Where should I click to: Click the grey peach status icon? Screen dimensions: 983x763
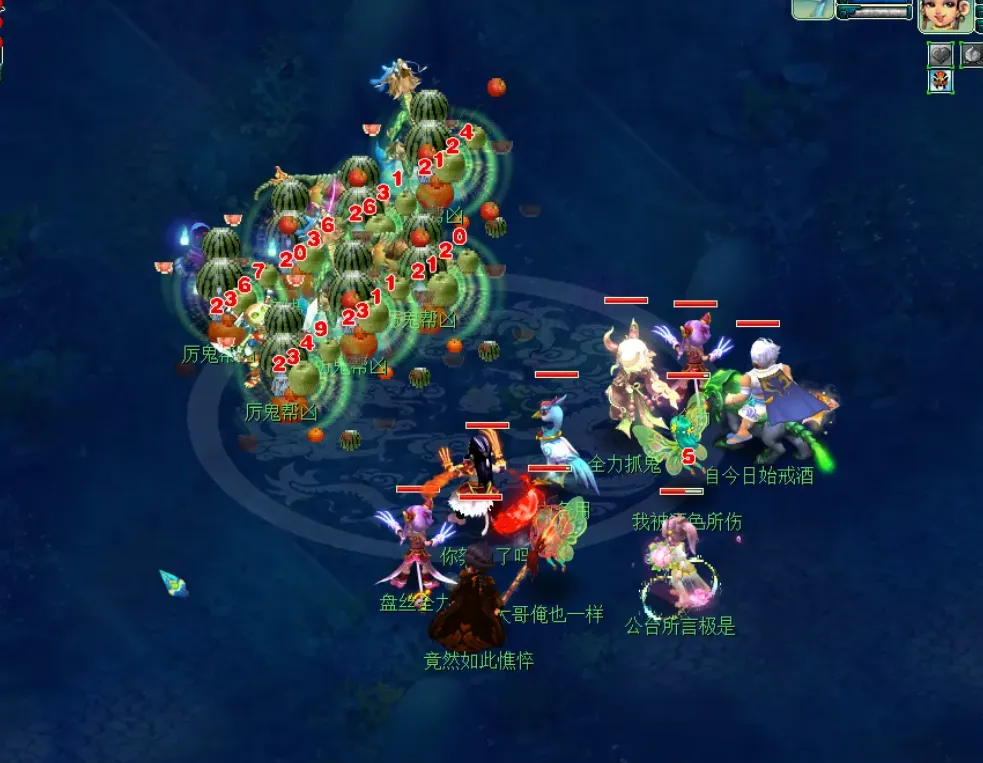click(971, 54)
